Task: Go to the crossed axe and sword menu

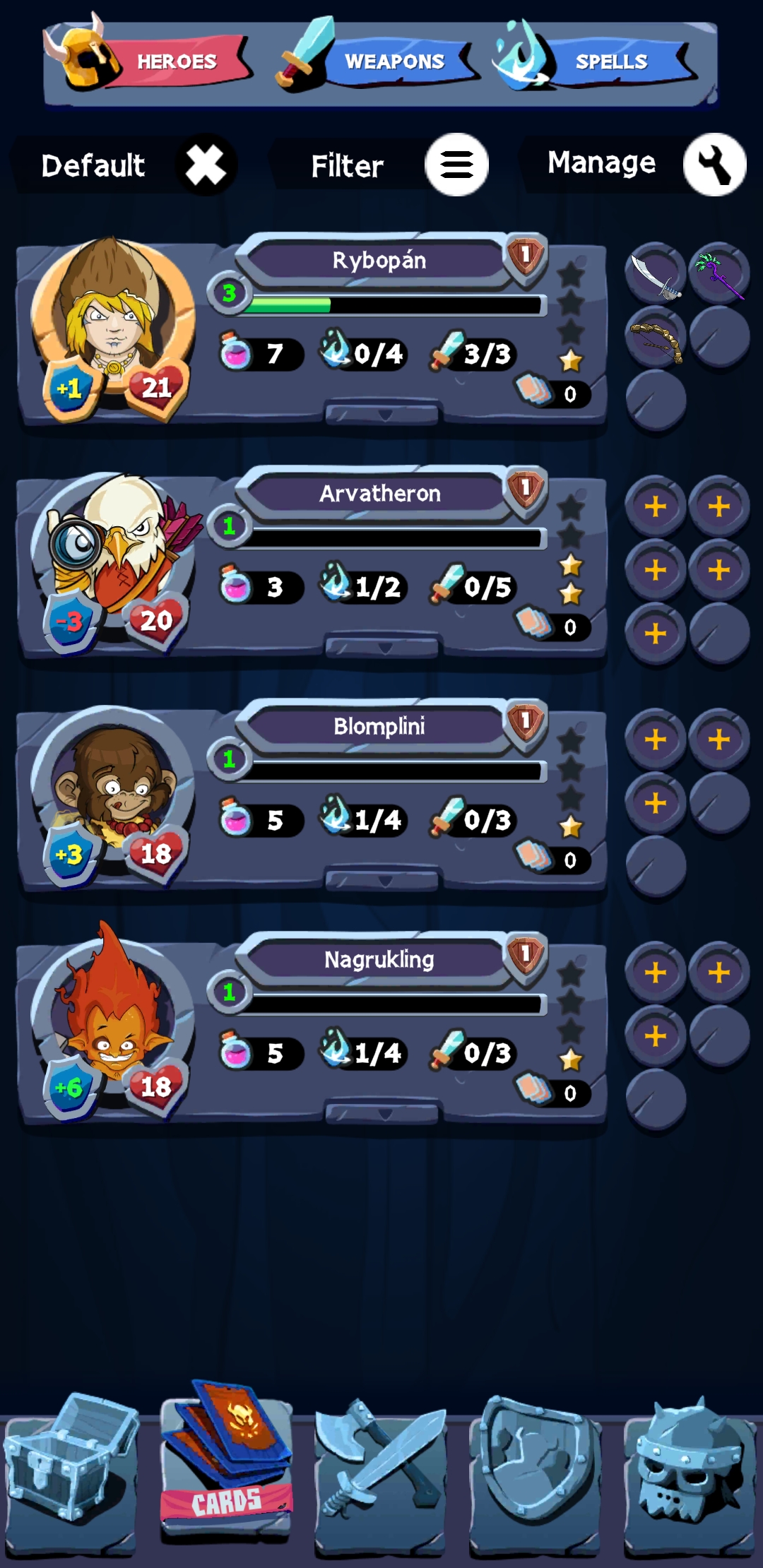Action: (x=381, y=1473)
